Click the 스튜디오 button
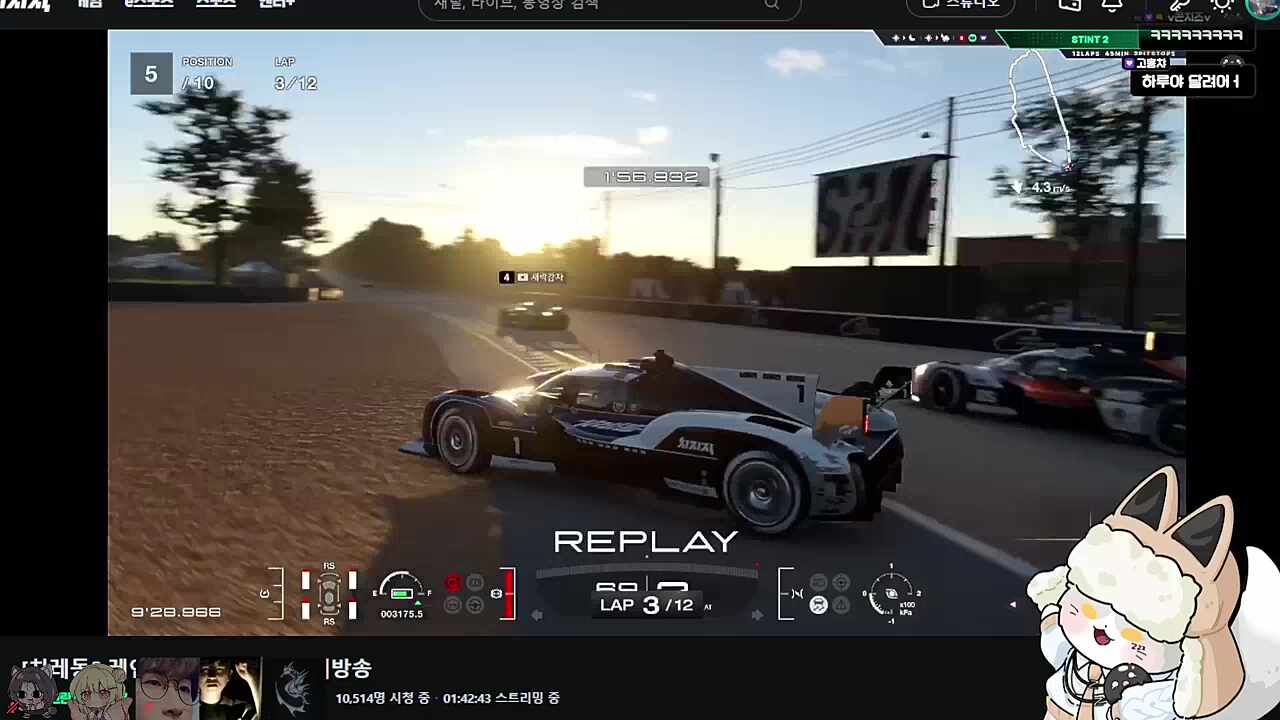Image resolution: width=1280 pixels, height=720 pixels. (x=958, y=6)
